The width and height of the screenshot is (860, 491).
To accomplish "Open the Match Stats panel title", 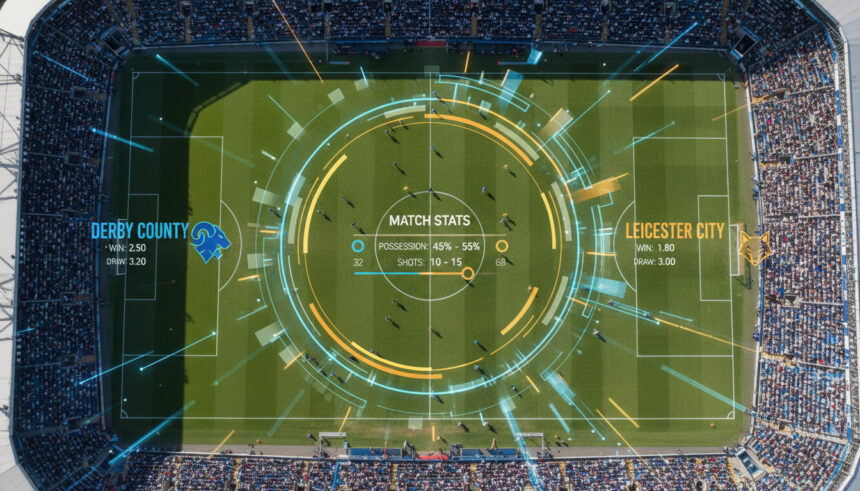I will 430,220.
